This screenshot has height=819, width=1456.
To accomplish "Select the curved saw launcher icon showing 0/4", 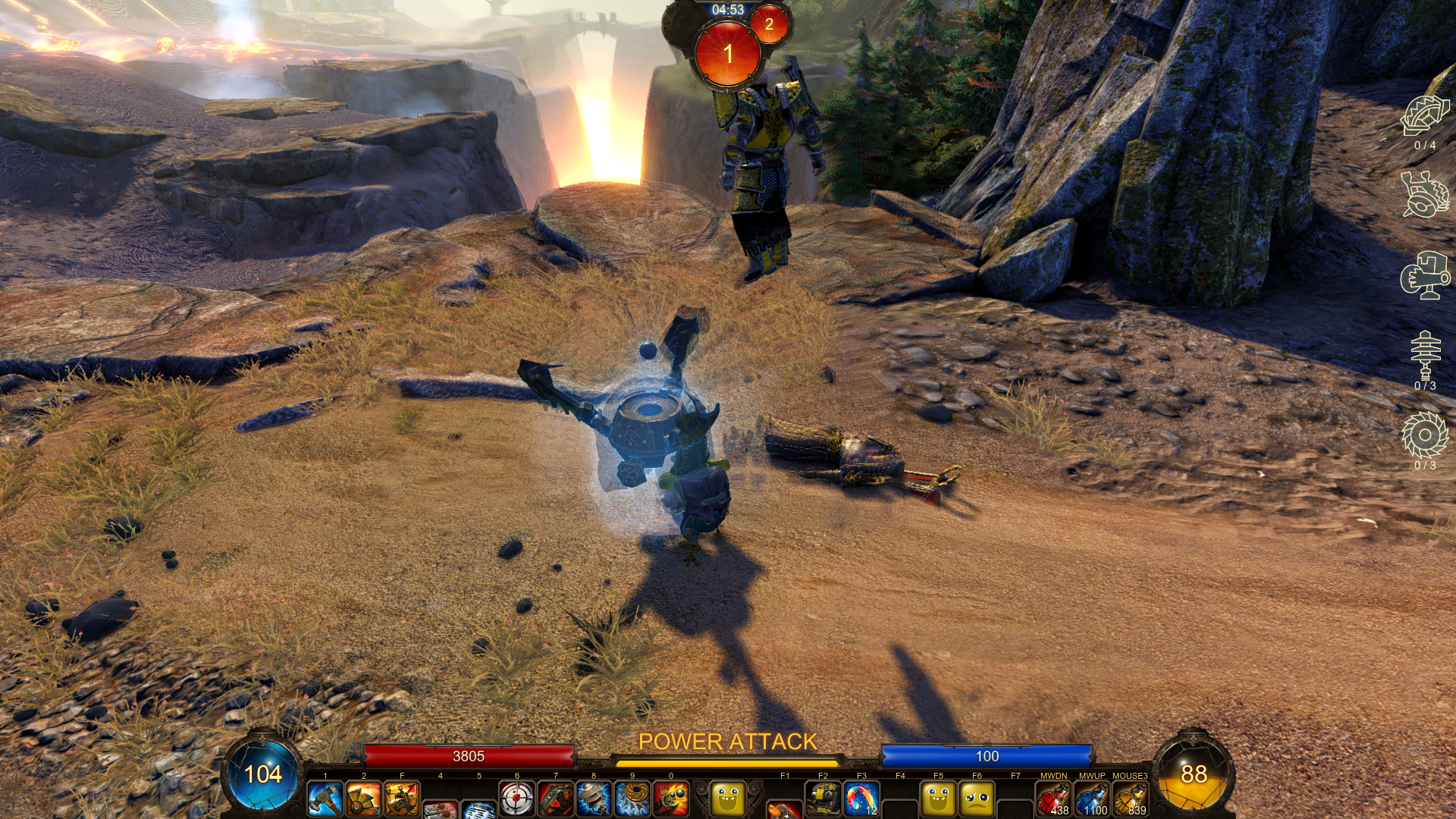I will (x=1425, y=116).
